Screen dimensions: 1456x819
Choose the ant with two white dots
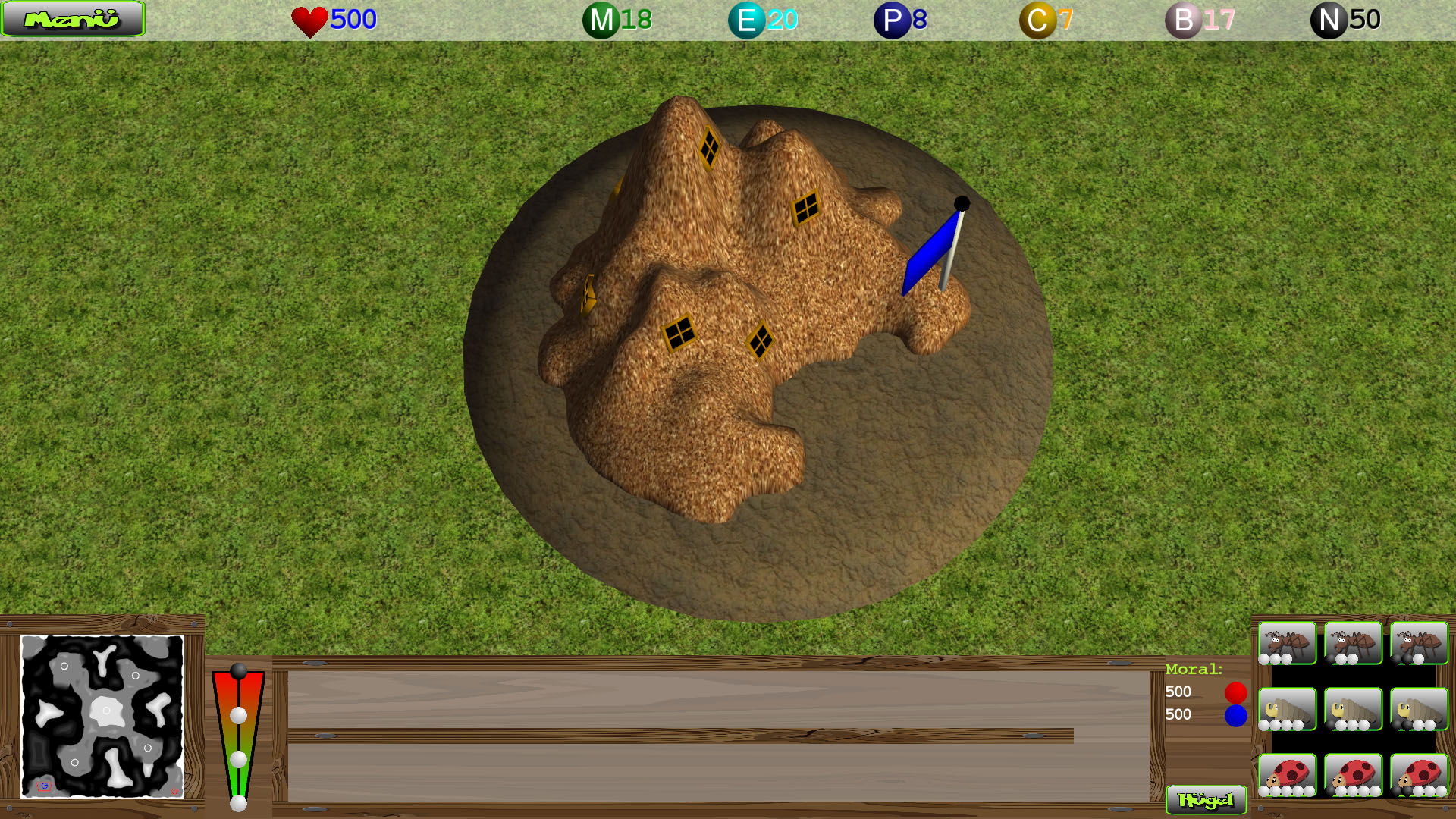[1353, 643]
